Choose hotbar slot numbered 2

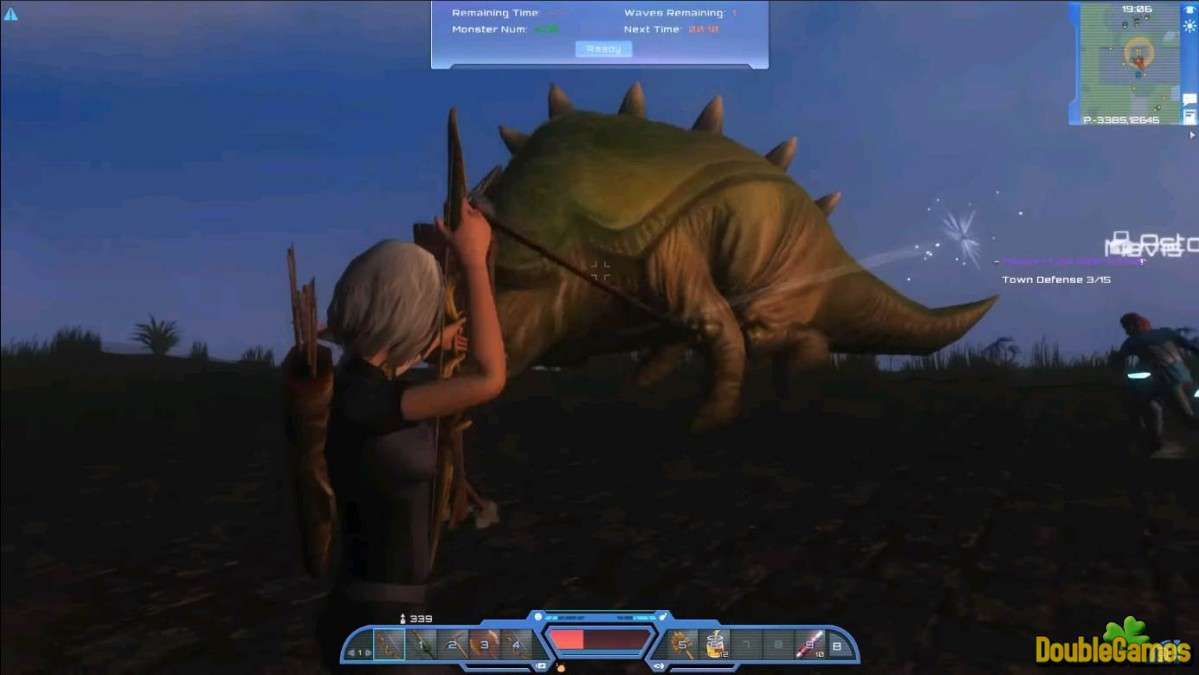453,645
